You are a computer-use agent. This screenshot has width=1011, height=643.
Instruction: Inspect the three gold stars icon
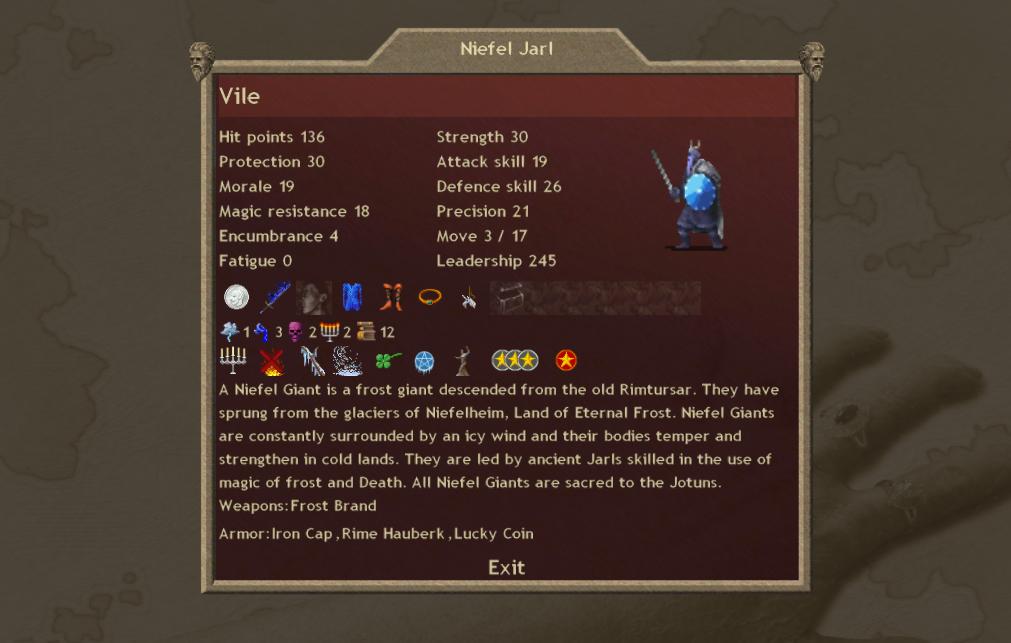coord(515,361)
